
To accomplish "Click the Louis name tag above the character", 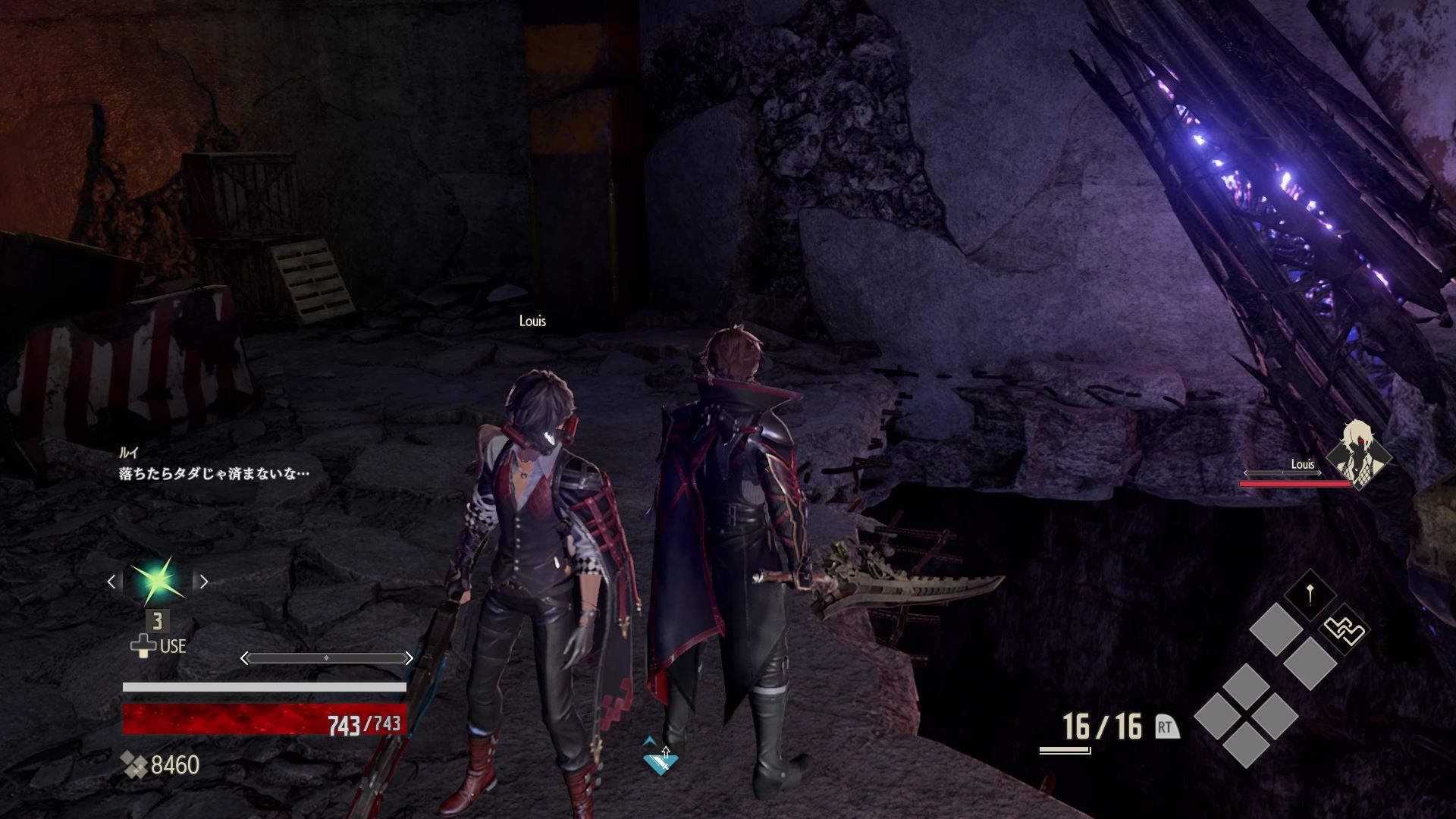I will pyautogui.click(x=533, y=322).
